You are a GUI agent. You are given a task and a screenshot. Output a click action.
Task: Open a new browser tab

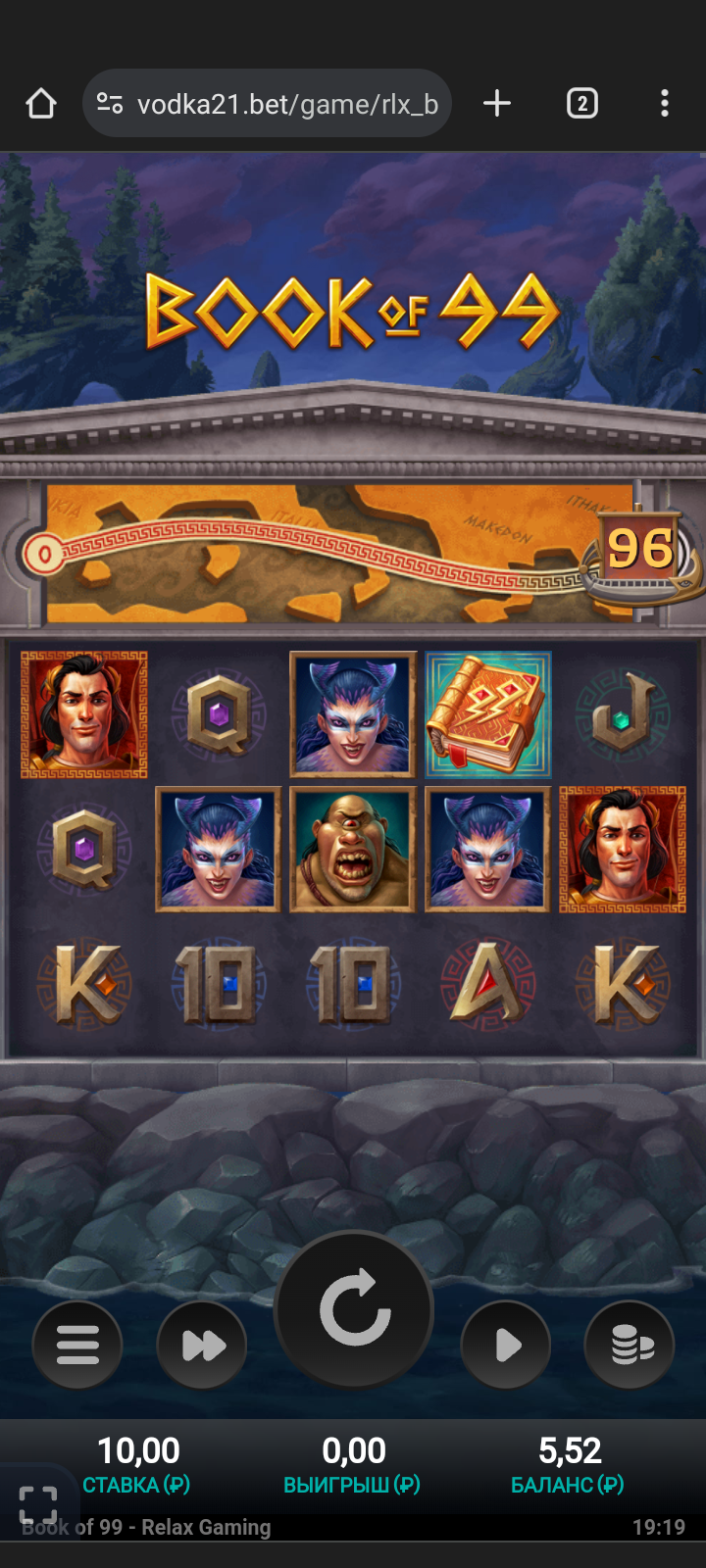(497, 104)
